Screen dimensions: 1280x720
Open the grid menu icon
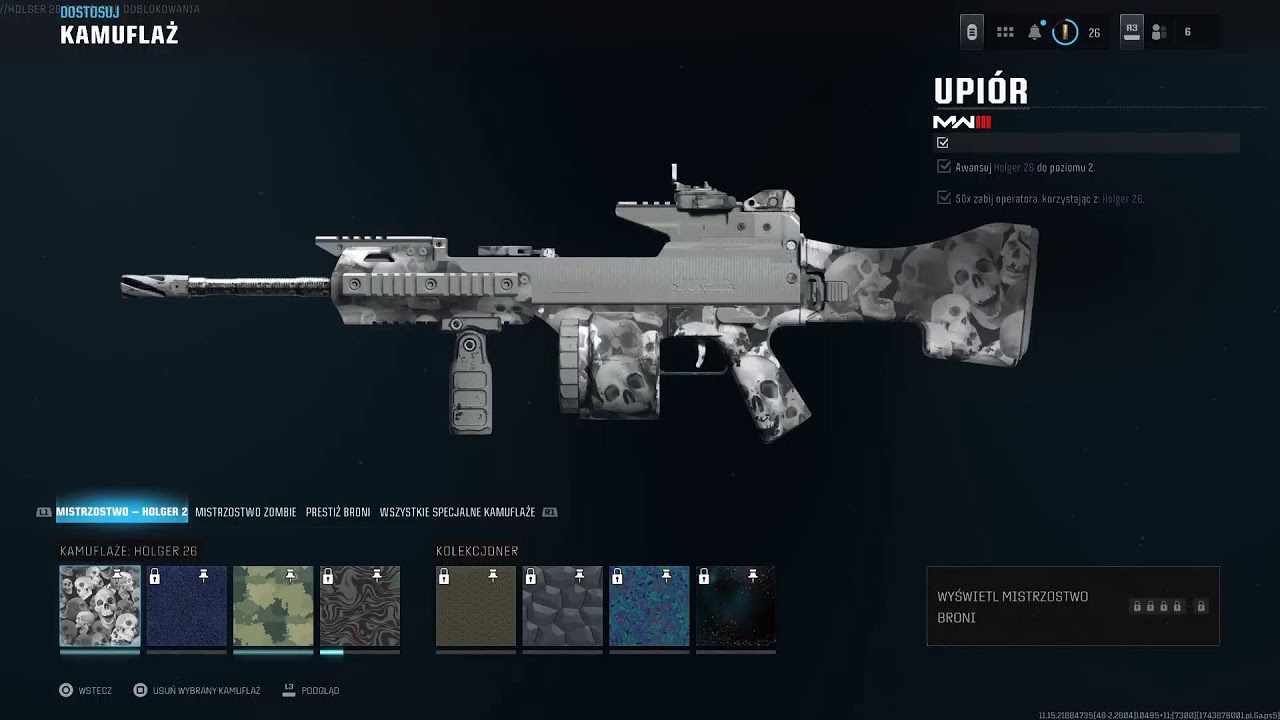click(1005, 32)
